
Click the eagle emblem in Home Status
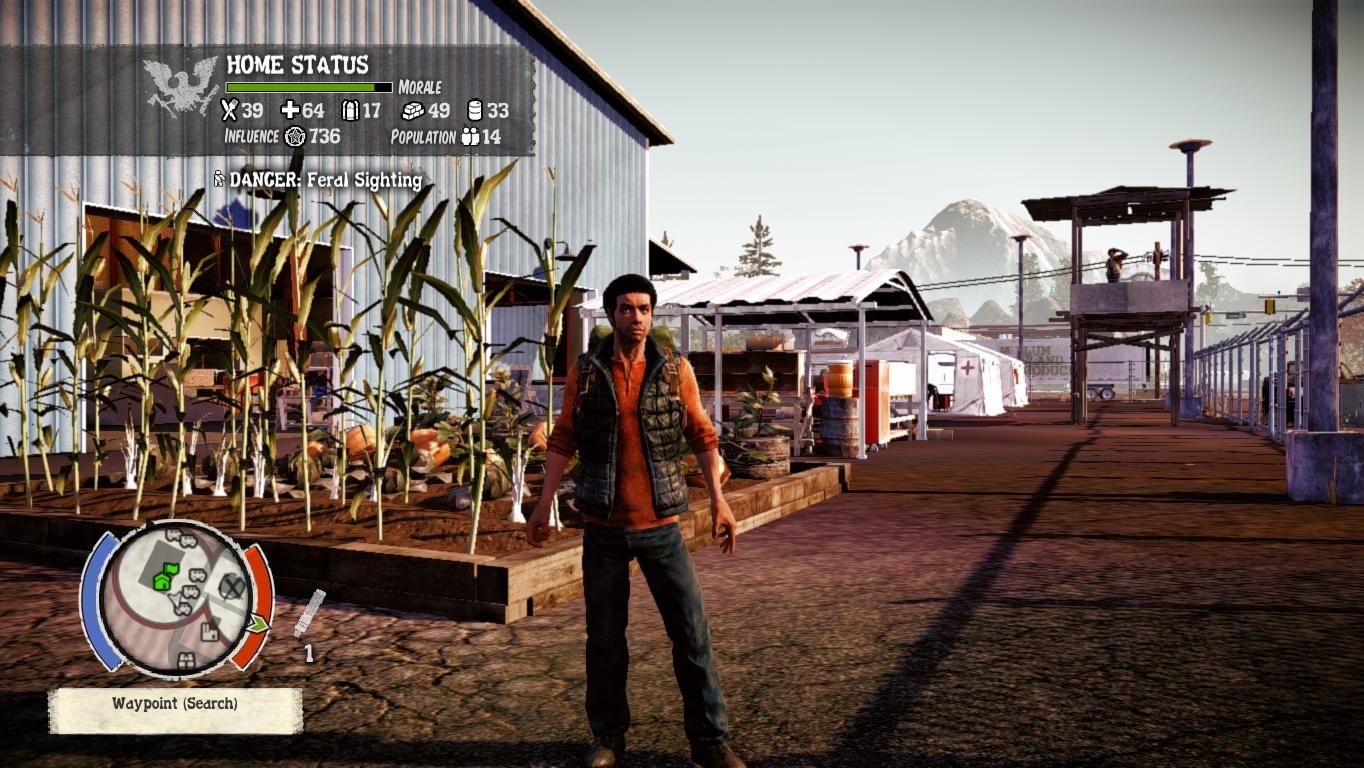coord(181,85)
